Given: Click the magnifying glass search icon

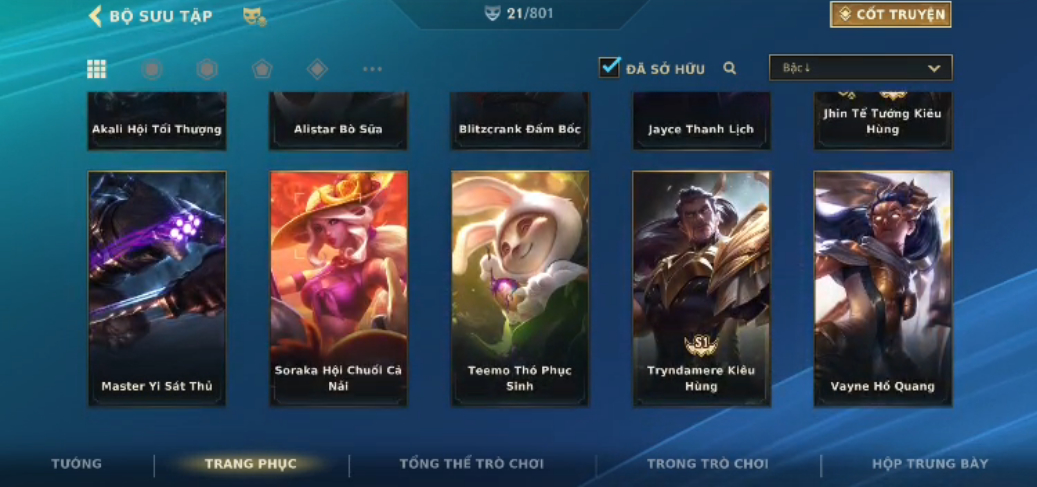Looking at the screenshot, I should click(x=730, y=68).
